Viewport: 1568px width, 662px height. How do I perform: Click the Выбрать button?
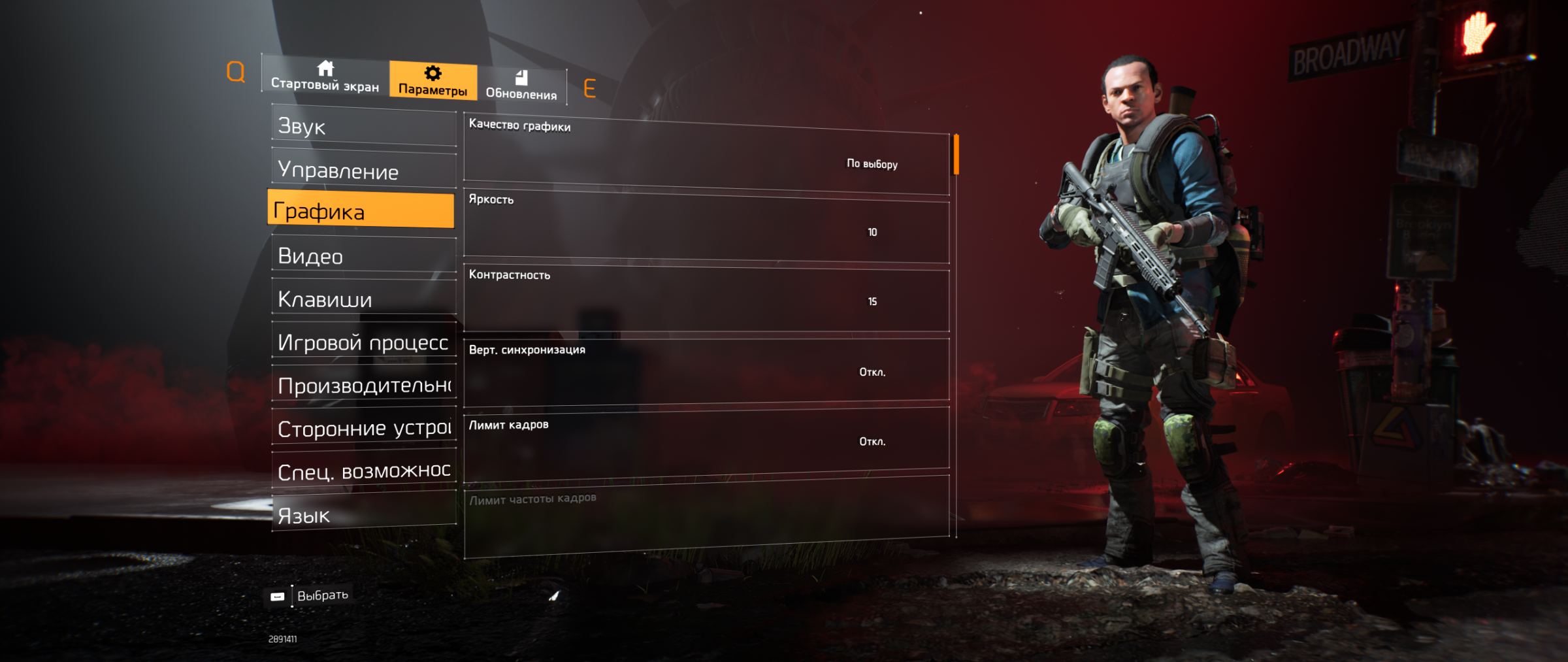(311, 595)
